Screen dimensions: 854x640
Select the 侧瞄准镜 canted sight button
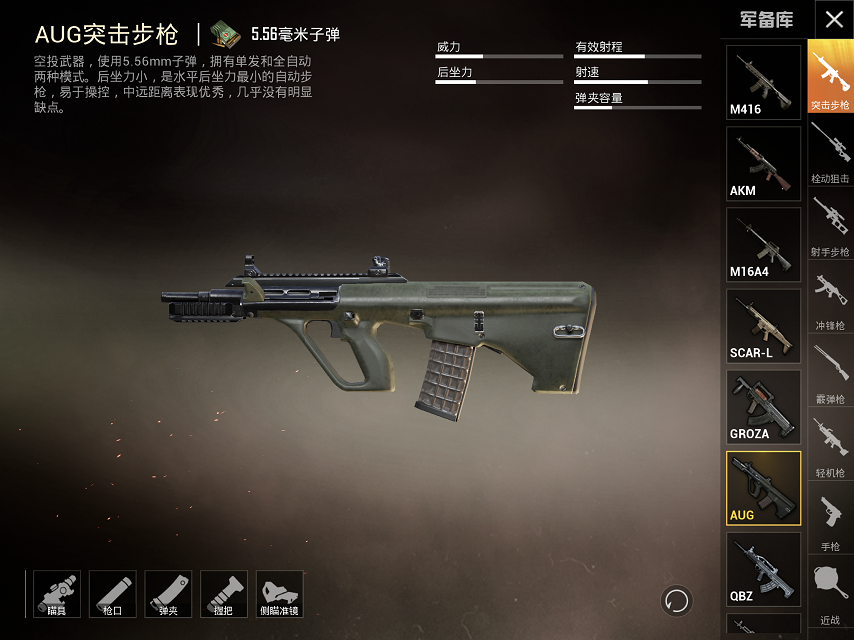[x=280, y=594]
